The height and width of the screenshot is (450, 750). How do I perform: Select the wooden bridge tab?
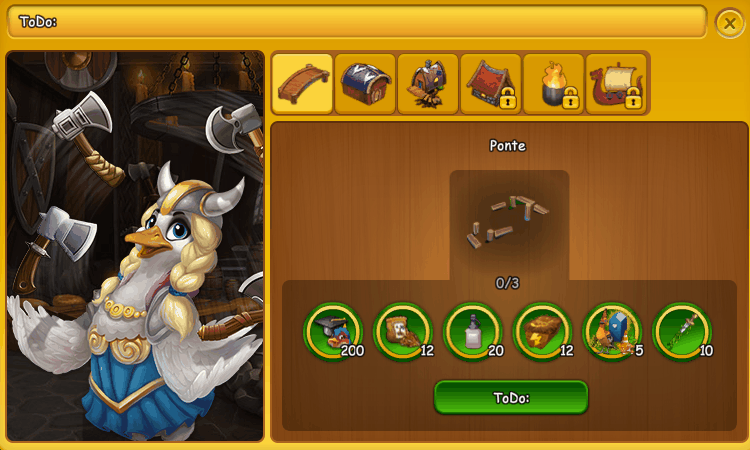(303, 84)
